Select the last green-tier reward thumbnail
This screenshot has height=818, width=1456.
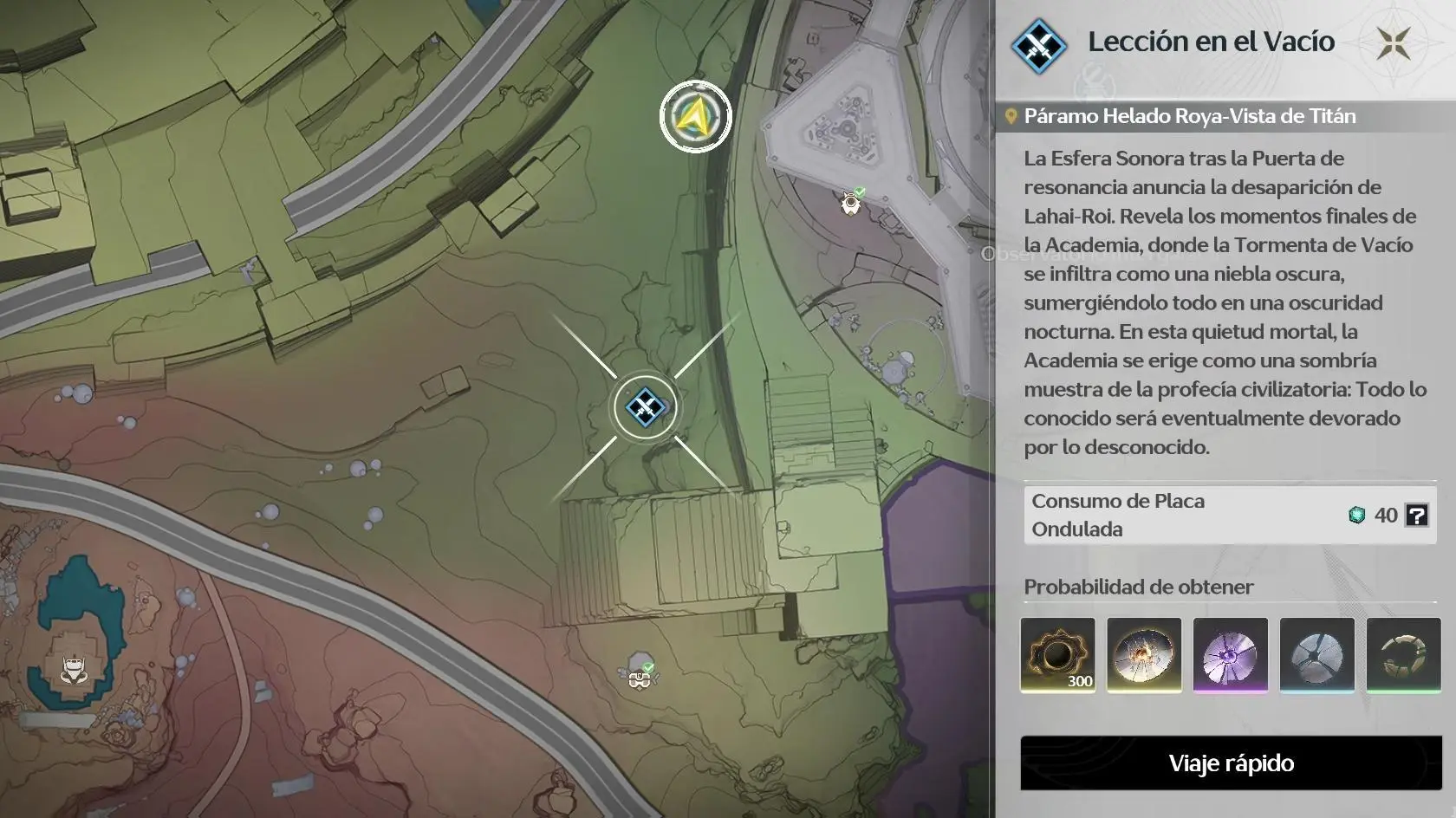[x=1404, y=656]
